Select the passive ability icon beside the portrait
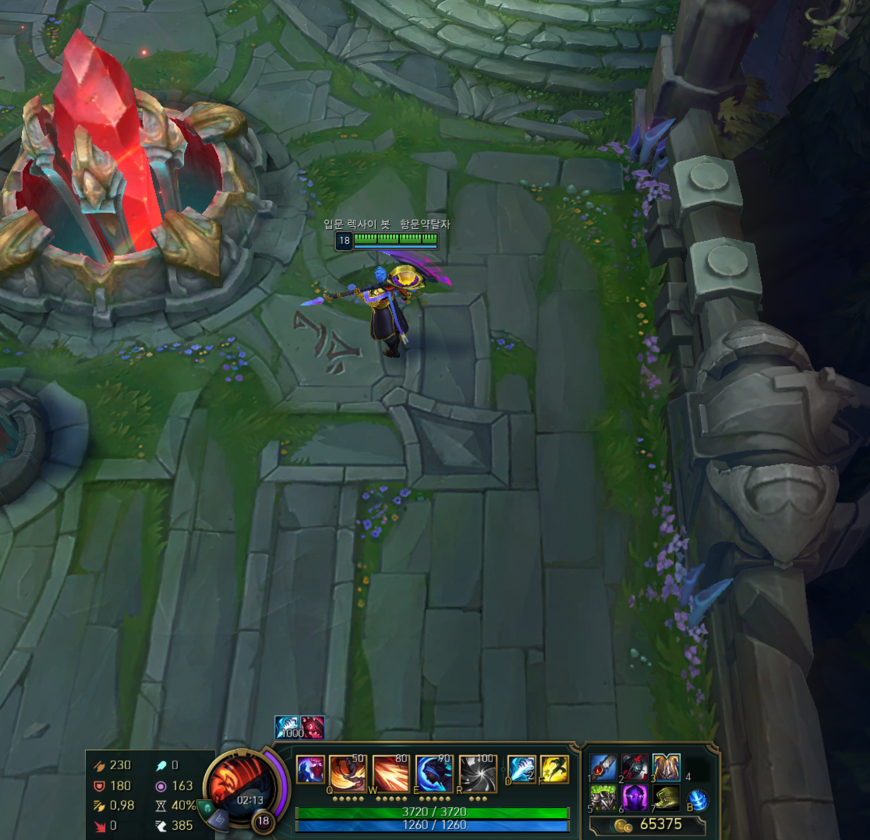Screen dimensions: 870x840 310,772
